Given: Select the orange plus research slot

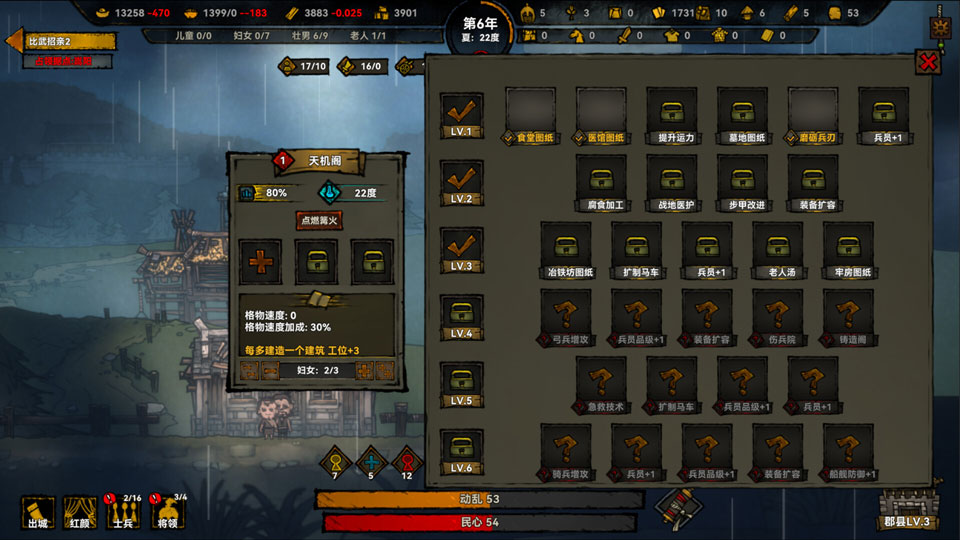Looking at the screenshot, I should coord(261,261).
